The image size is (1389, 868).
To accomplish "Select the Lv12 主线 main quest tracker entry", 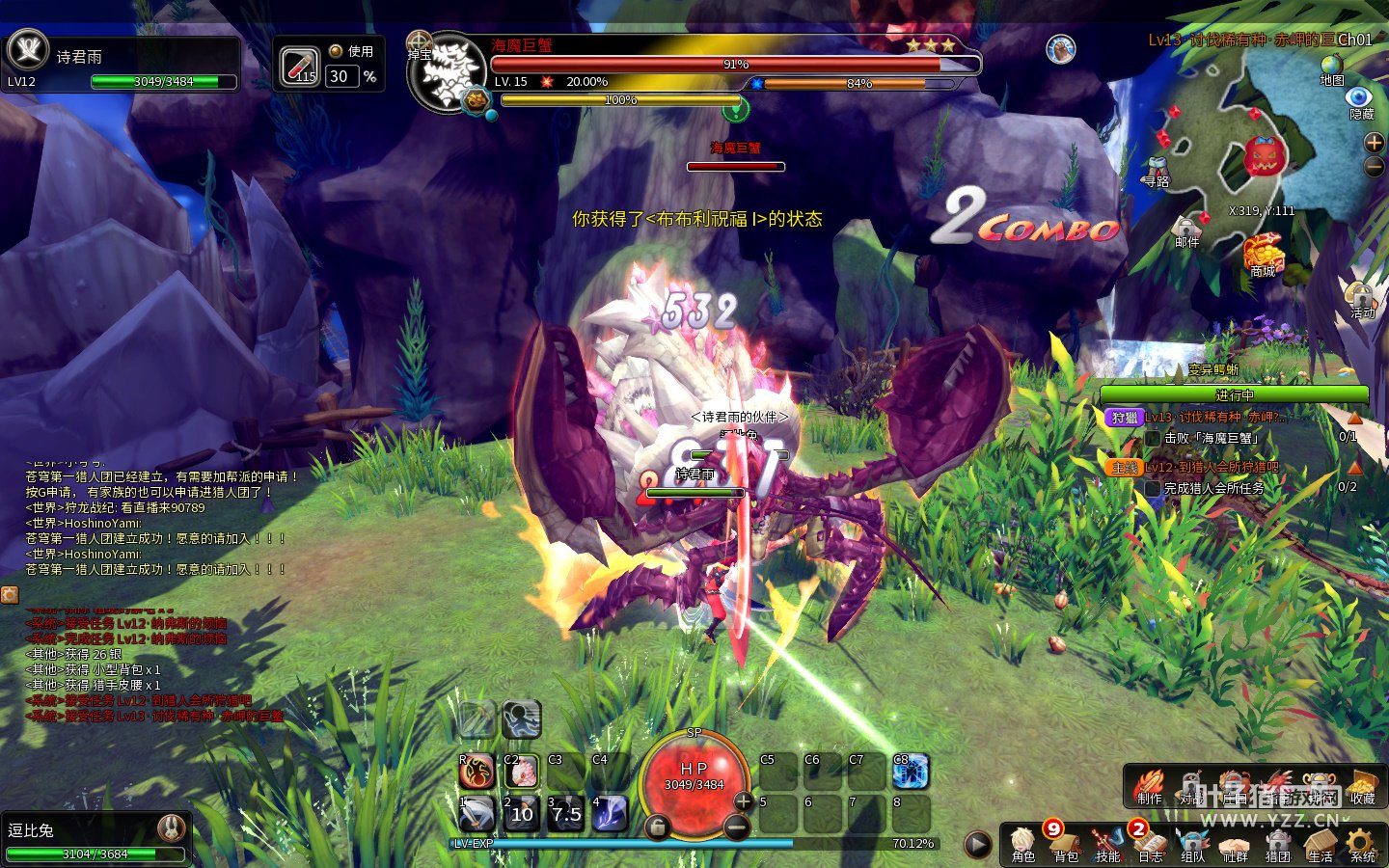I will pos(1213,468).
